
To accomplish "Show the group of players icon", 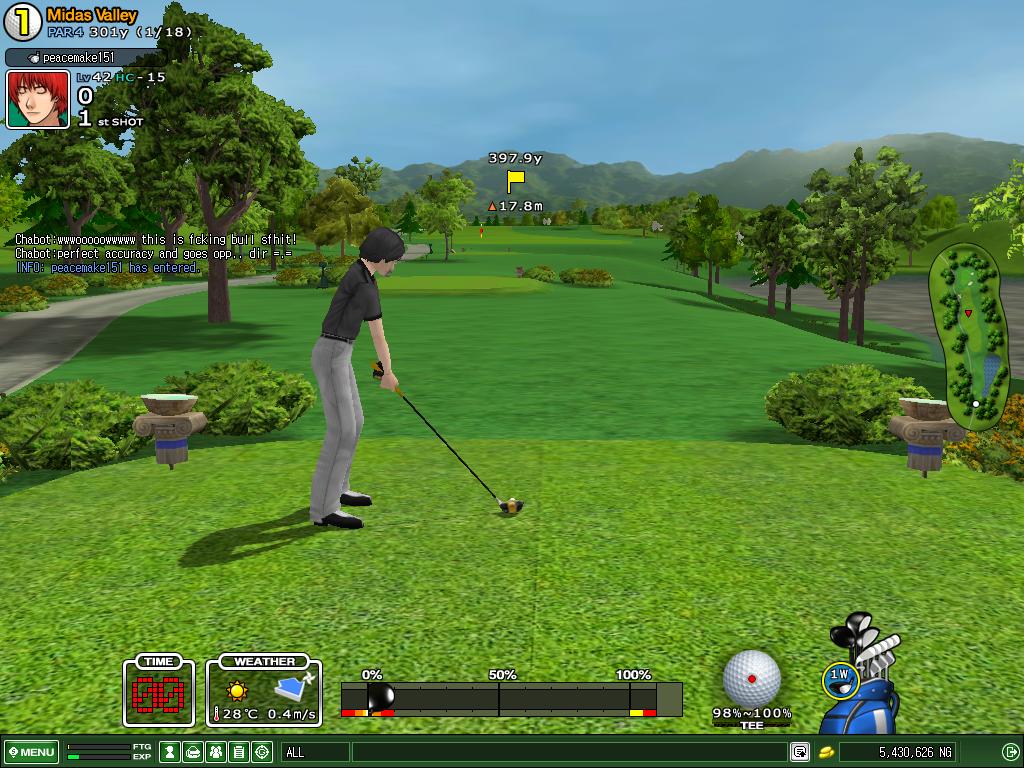I will 216,752.
